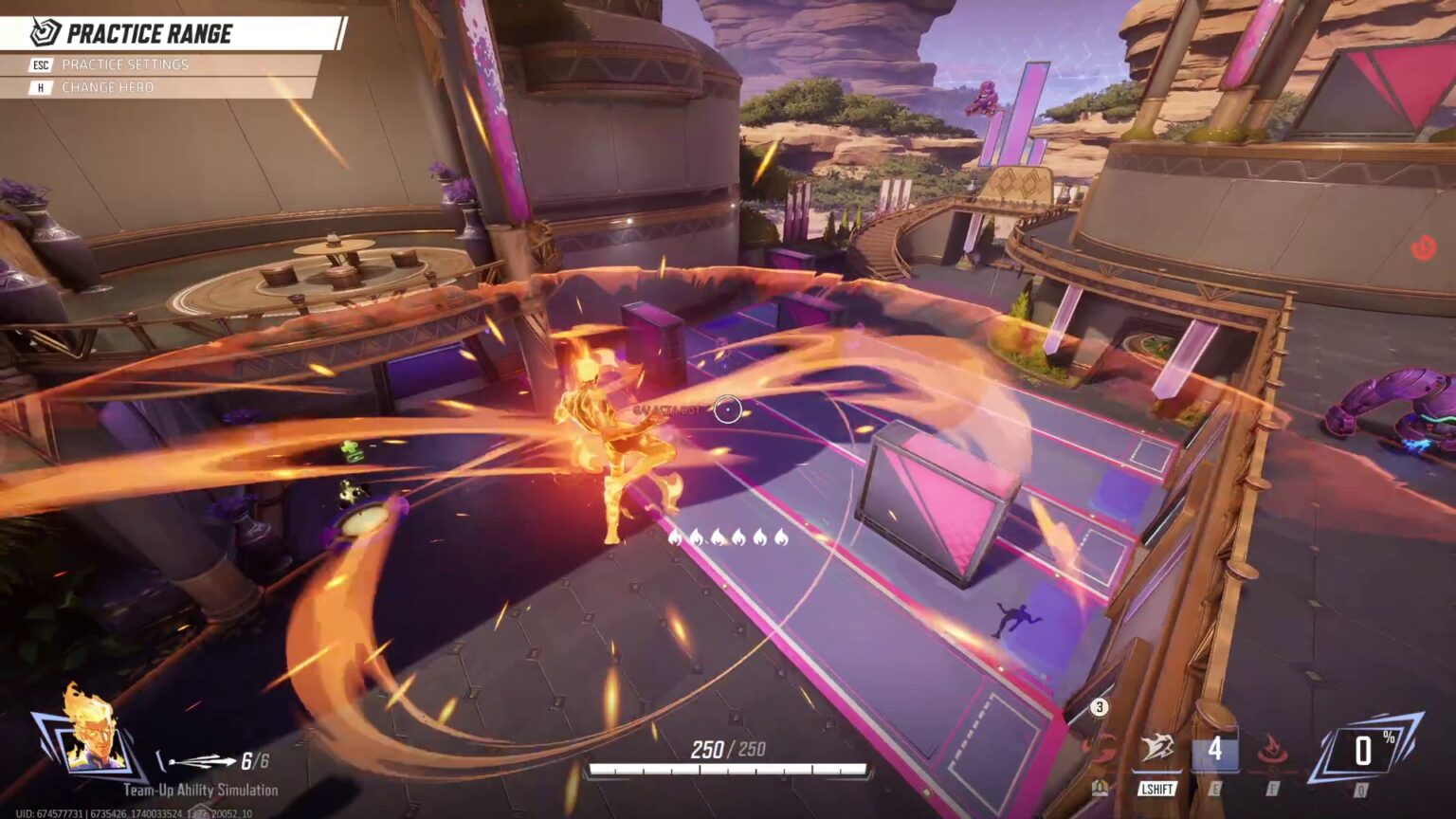Screen dimensions: 1456x819
Task: Click the circular badge showing 3
Action: (1099, 707)
